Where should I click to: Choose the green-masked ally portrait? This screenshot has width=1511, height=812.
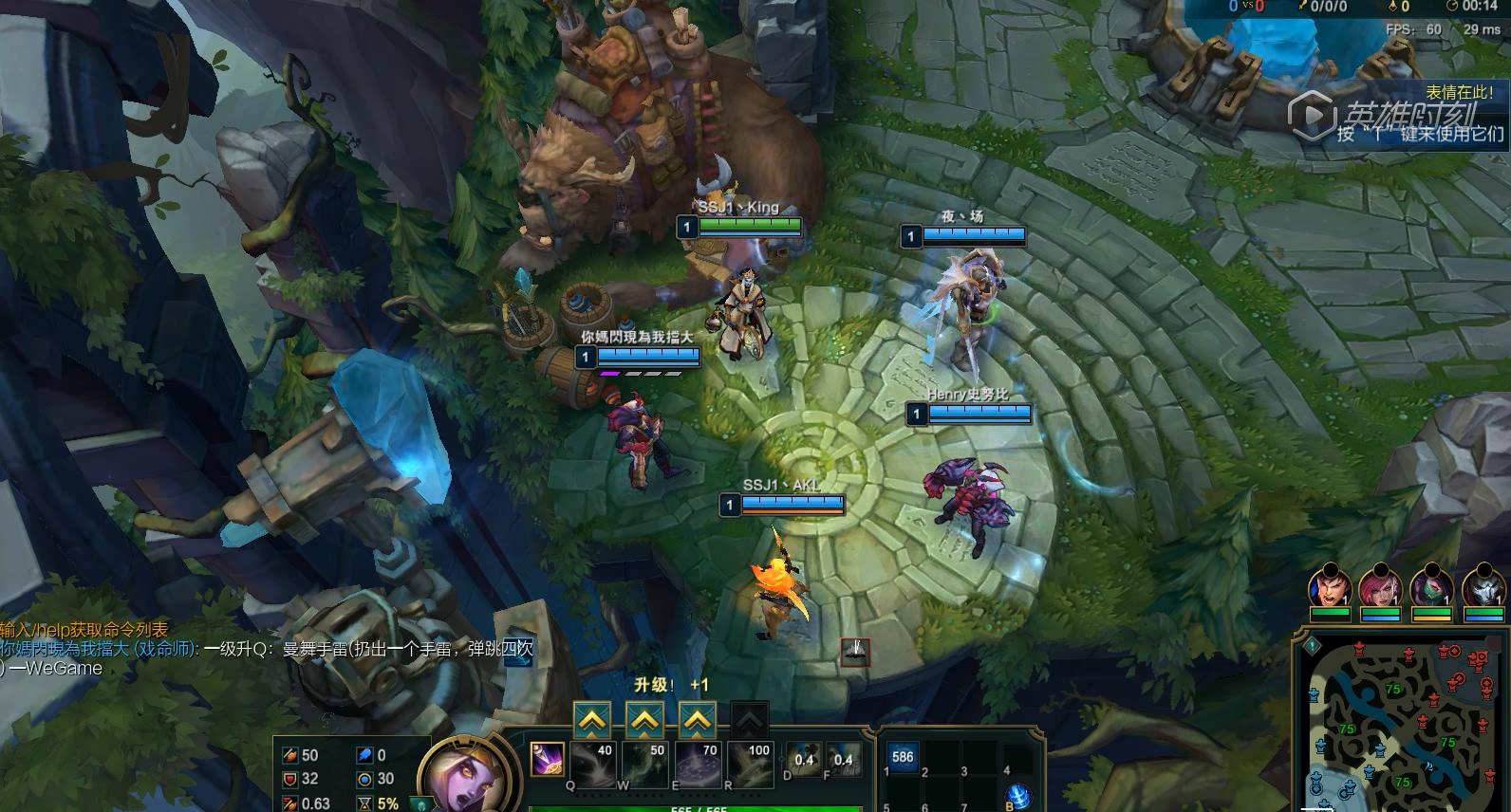pos(1431,588)
